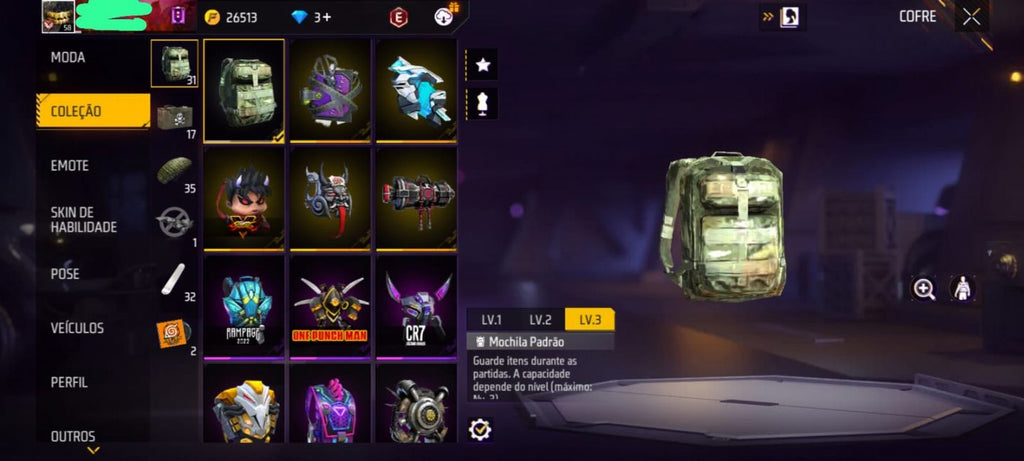The image size is (1024, 461).
Task: Select the default camo backpack tile
Action: pyautogui.click(x=244, y=90)
